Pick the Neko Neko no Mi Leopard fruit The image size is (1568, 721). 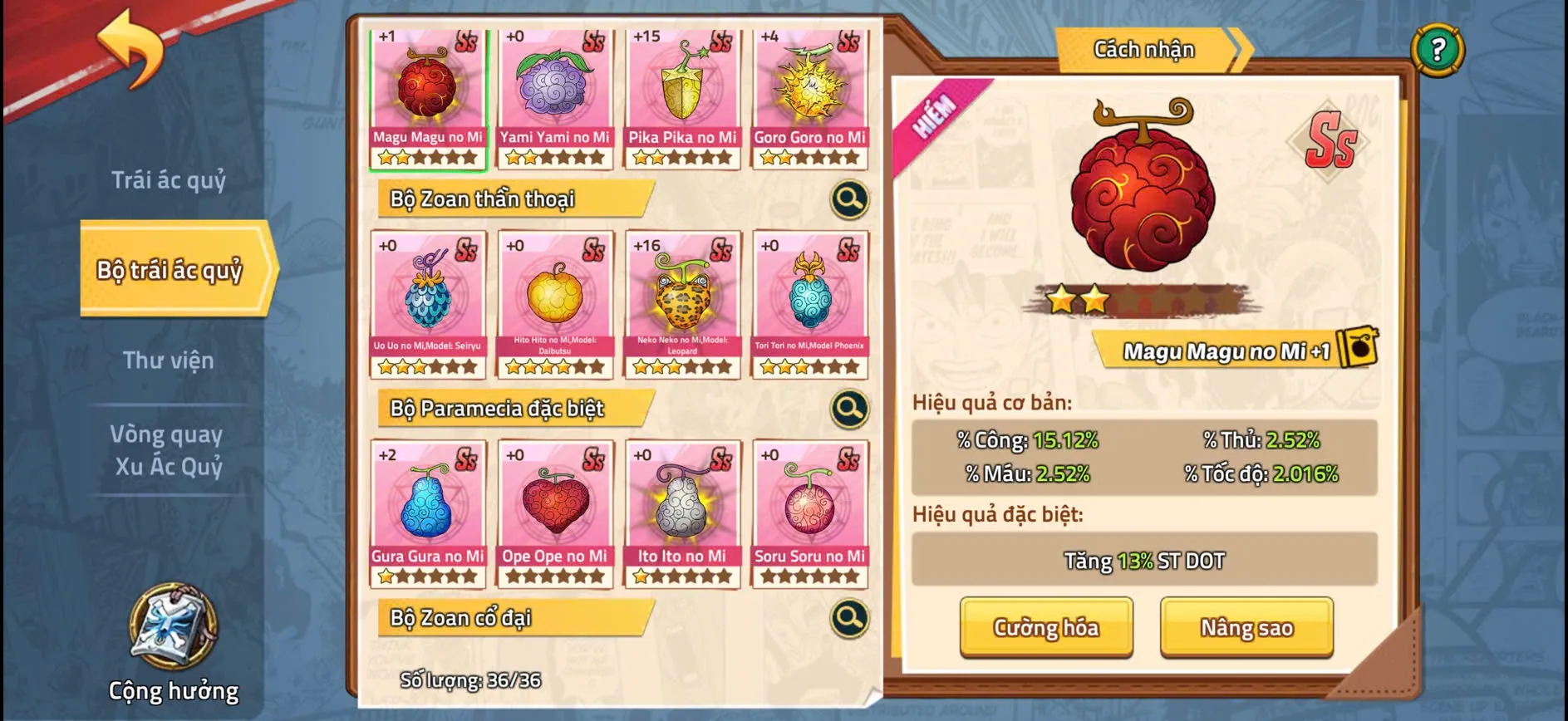682,304
